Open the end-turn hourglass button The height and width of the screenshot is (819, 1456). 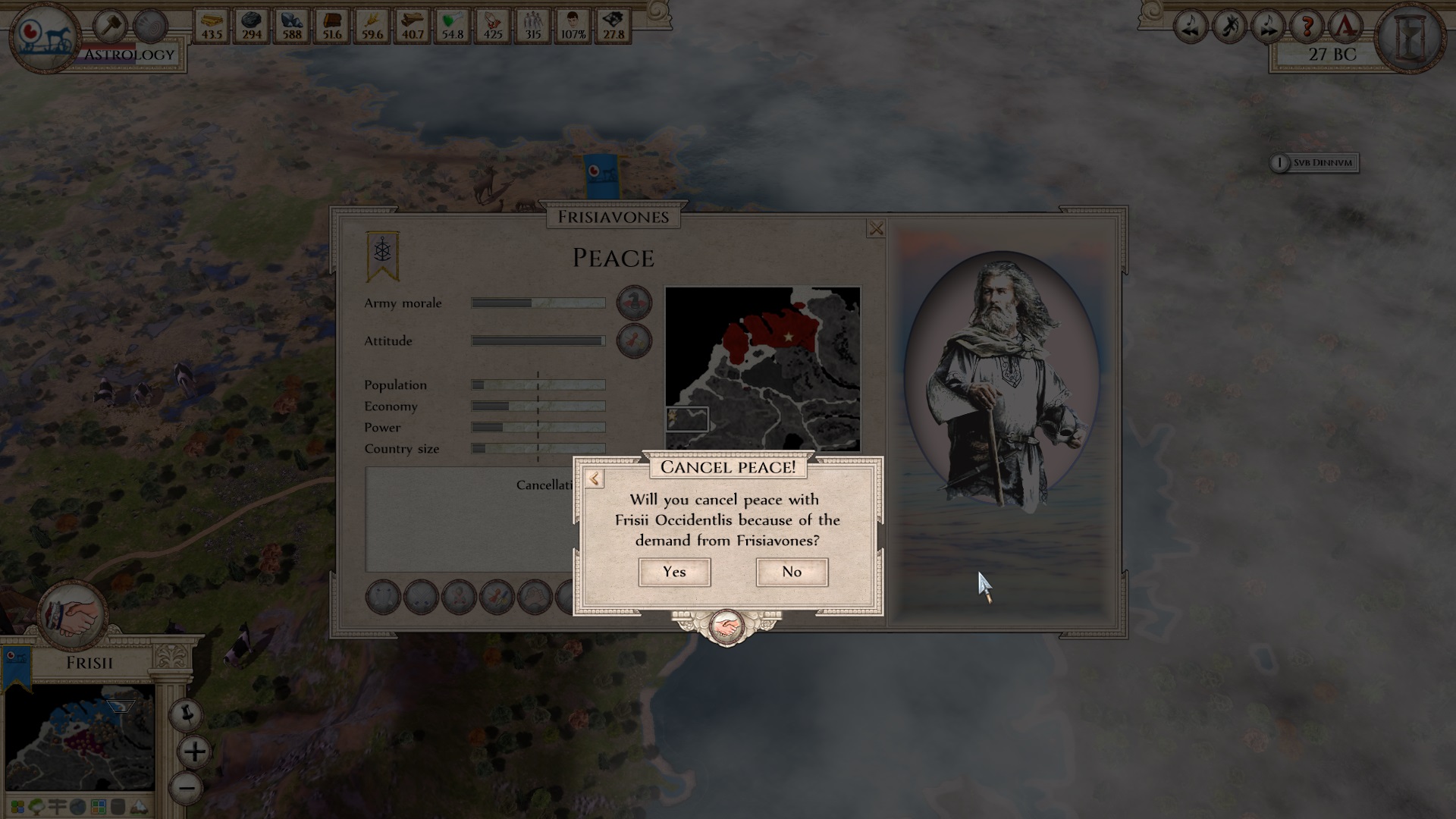click(x=1410, y=36)
